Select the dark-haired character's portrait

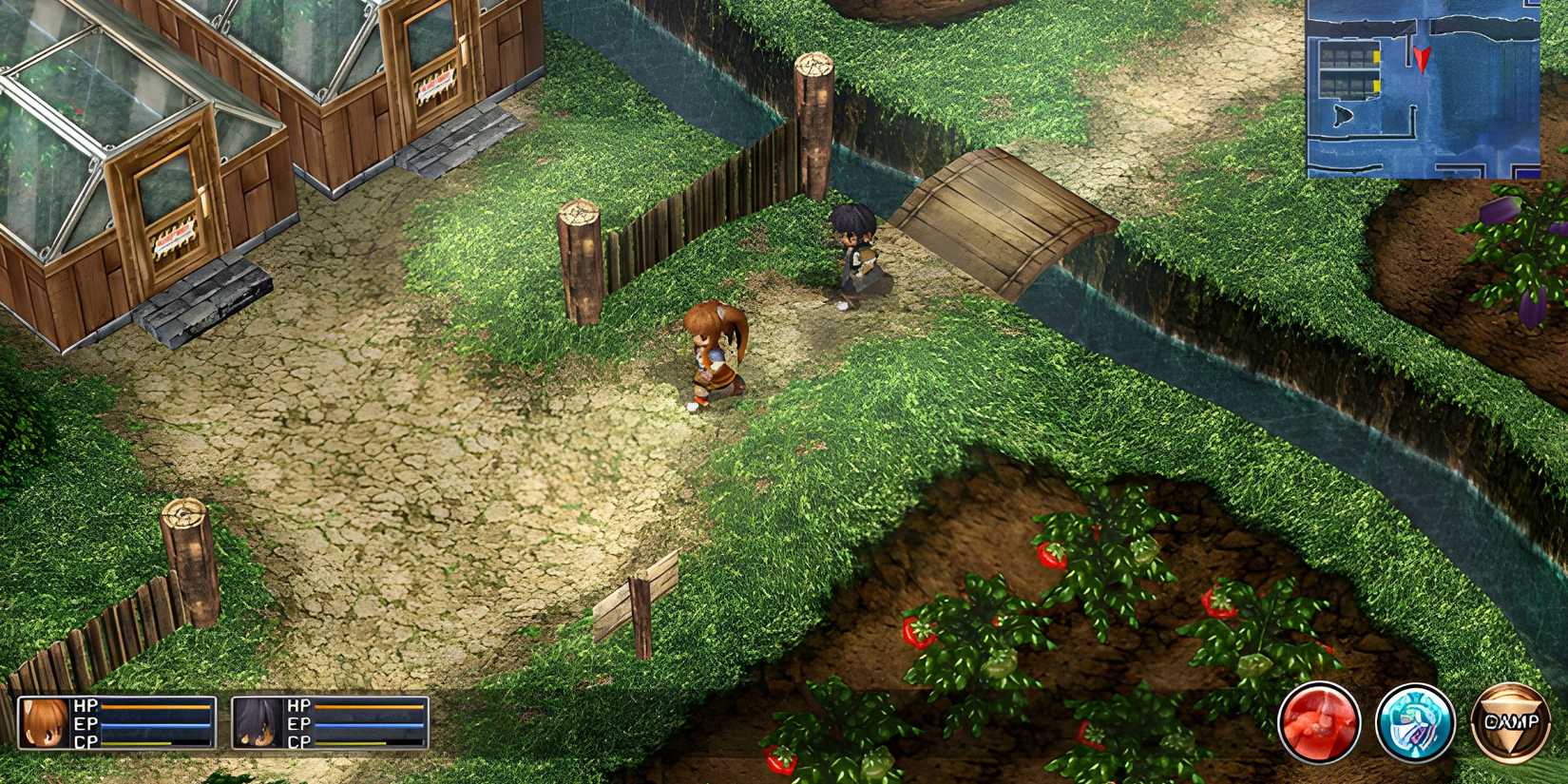coord(258,723)
